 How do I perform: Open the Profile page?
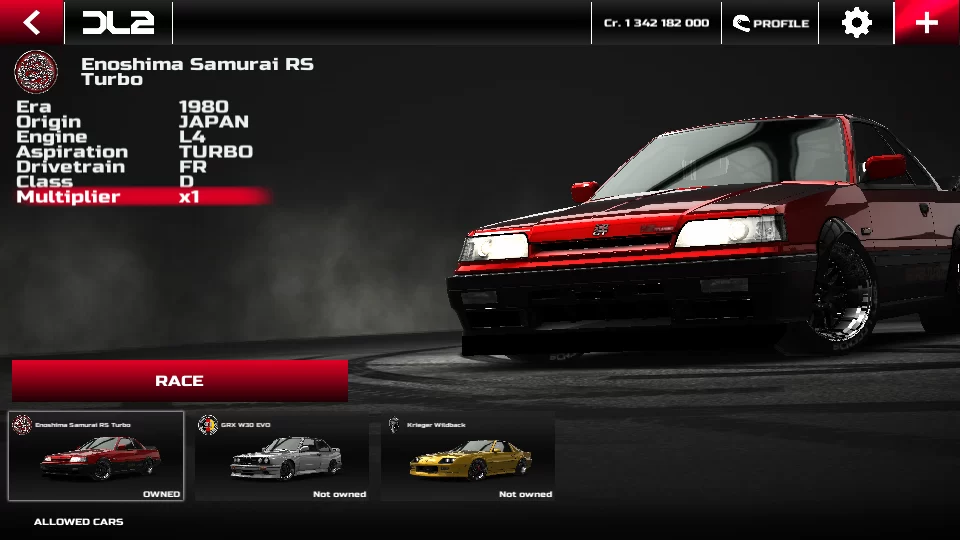click(770, 22)
